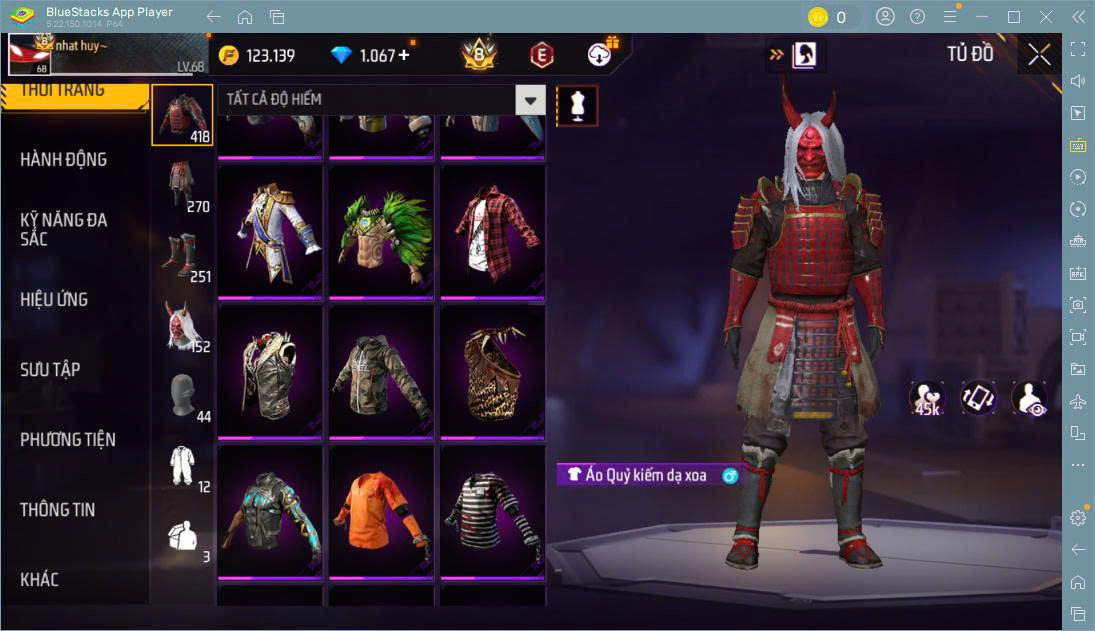Pick the black and white striped shirt
Screen dimensions: 1095x631
point(493,512)
